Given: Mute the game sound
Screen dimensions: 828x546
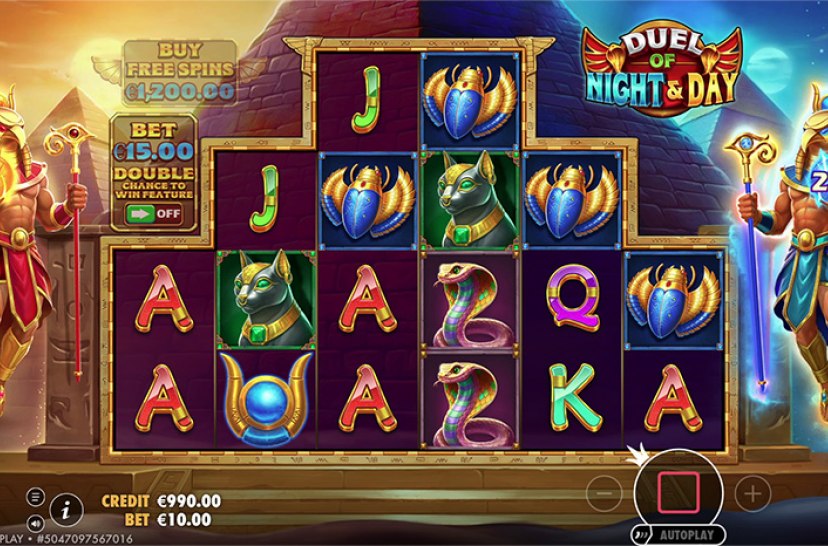Looking at the screenshot, I should click(x=35, y=522).
